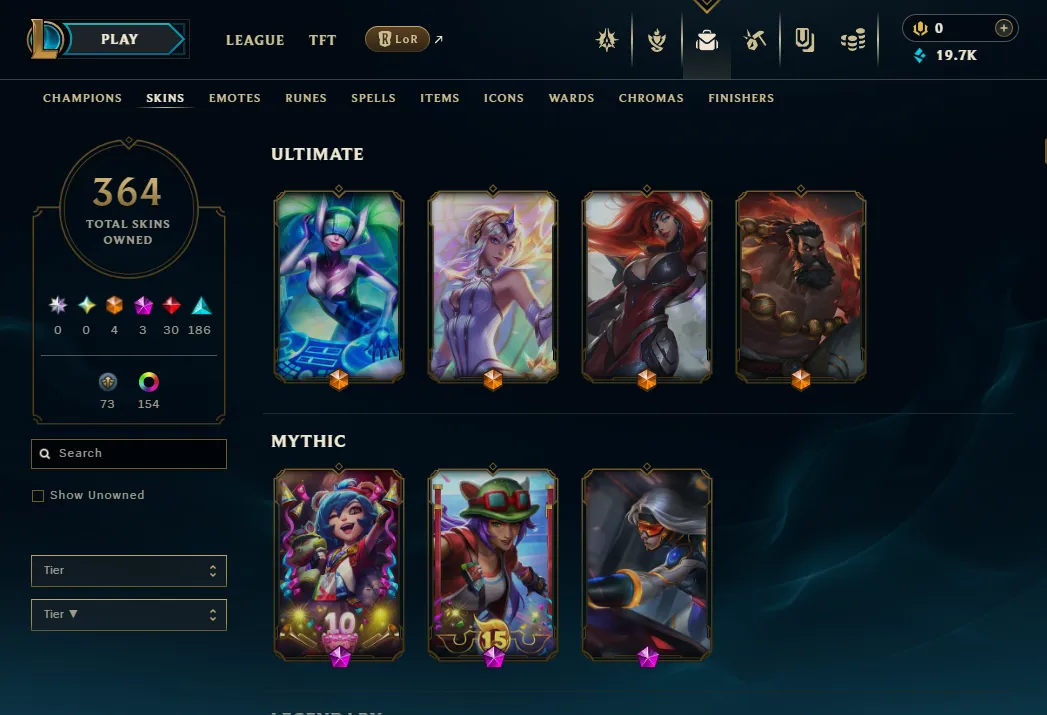The height and width of the screenshot is (715, 1047).
Task: View the Finishers tab
Action: click(x=741, y=98)
